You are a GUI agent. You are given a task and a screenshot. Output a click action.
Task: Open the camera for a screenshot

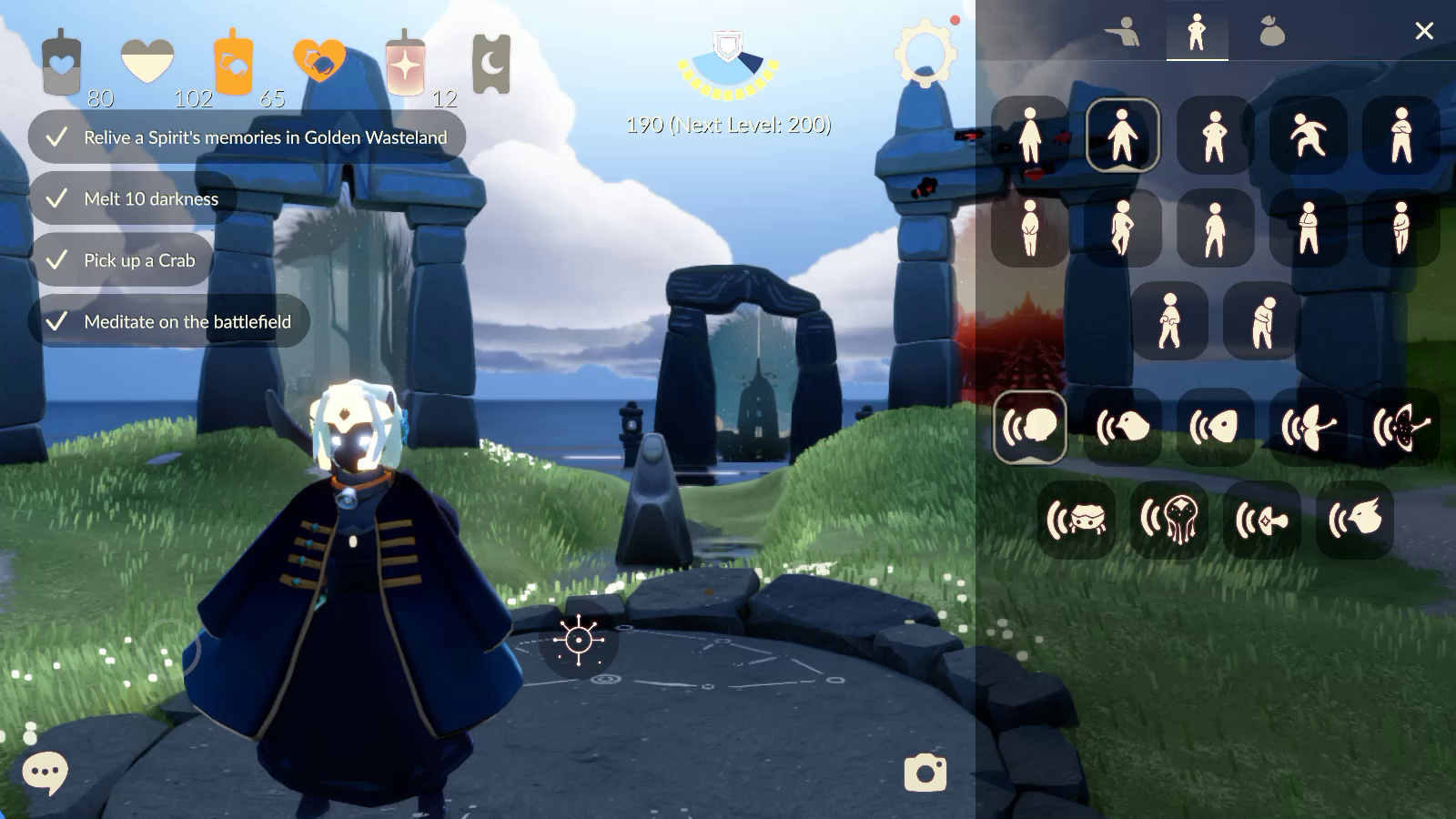click(x=925, y=773)
